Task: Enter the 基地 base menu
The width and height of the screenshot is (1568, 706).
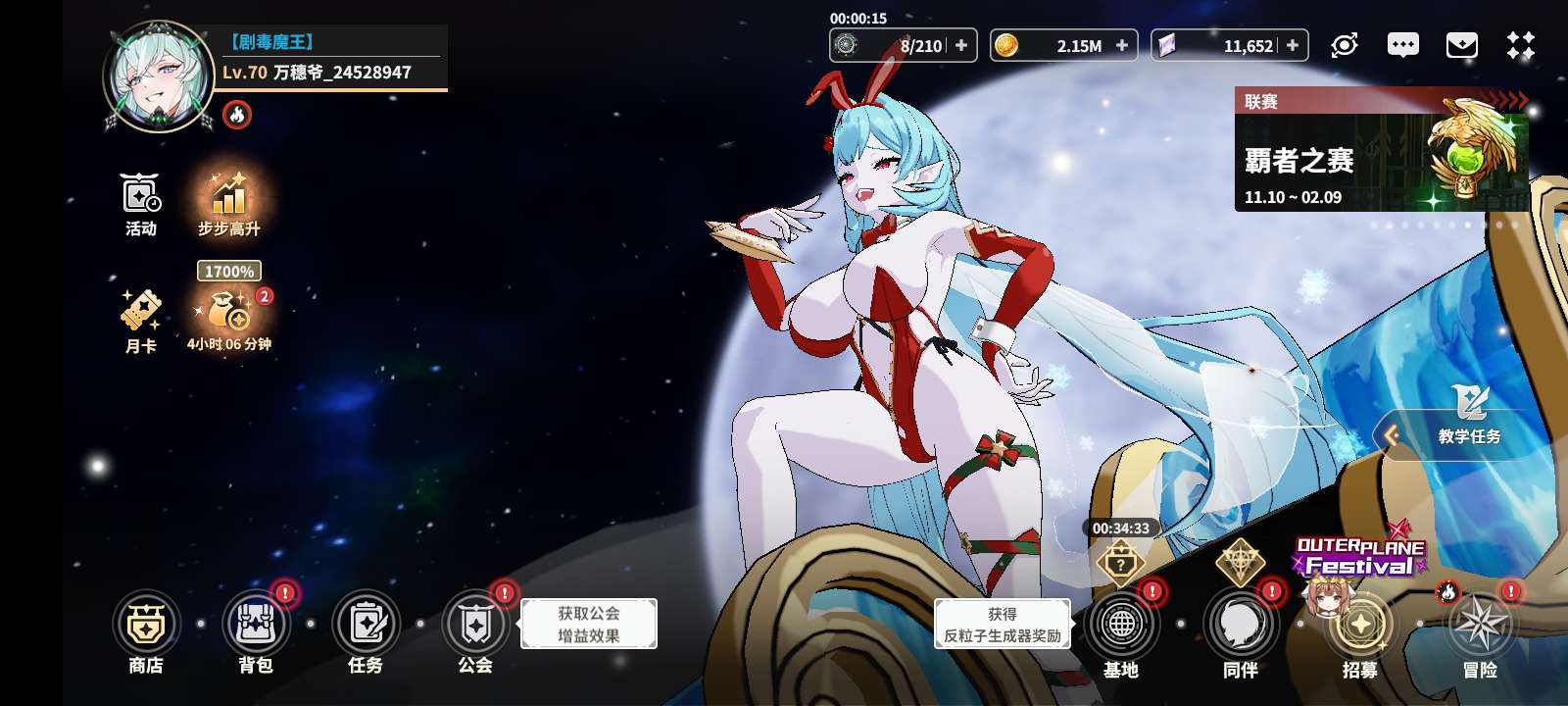Action: click(x=1121, y=626)
